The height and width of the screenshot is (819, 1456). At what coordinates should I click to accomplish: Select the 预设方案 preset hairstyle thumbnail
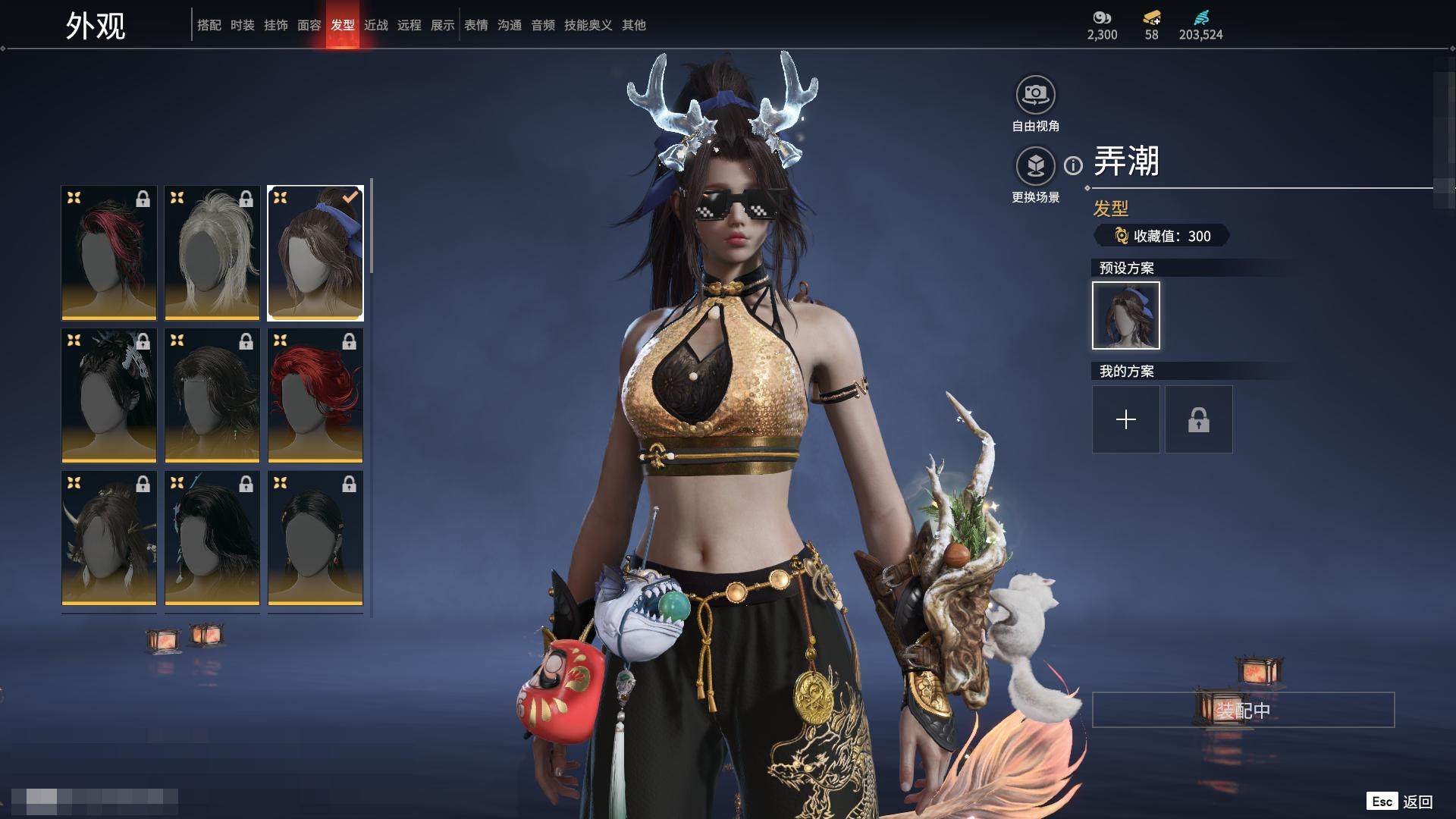coord(1125,315)
